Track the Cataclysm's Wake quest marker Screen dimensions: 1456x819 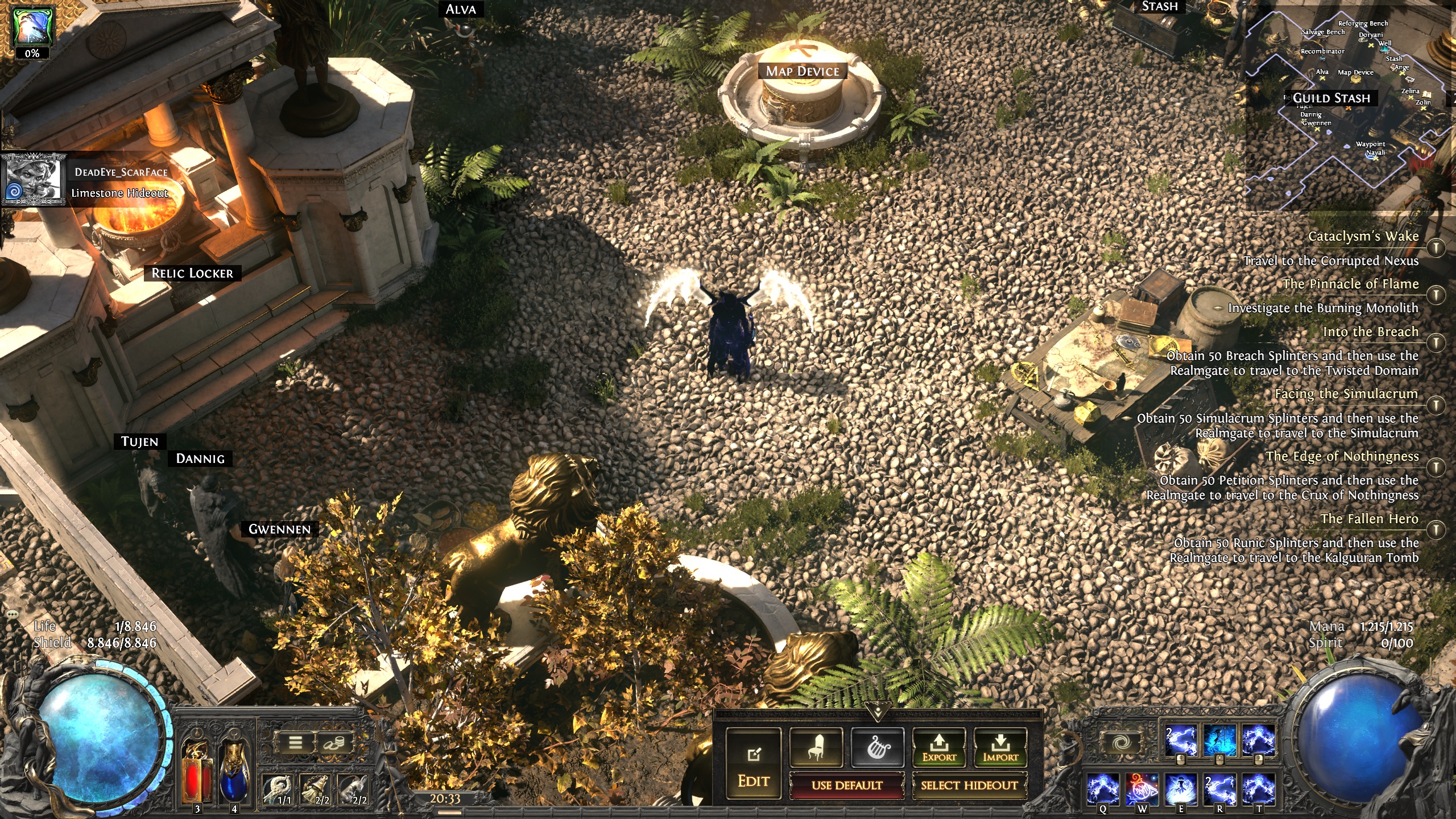[x=1437, y=247]
